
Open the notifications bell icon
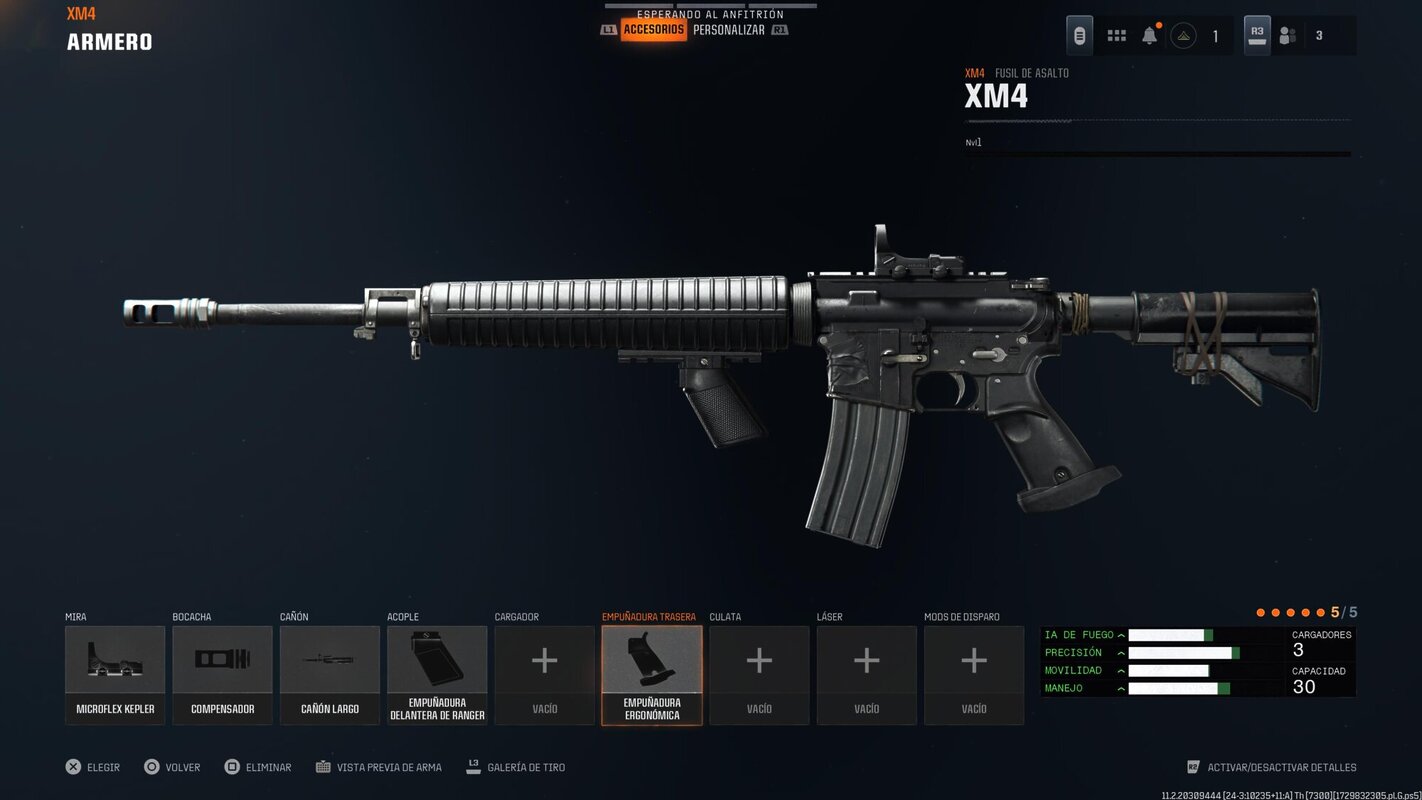tap(1149, 34)
